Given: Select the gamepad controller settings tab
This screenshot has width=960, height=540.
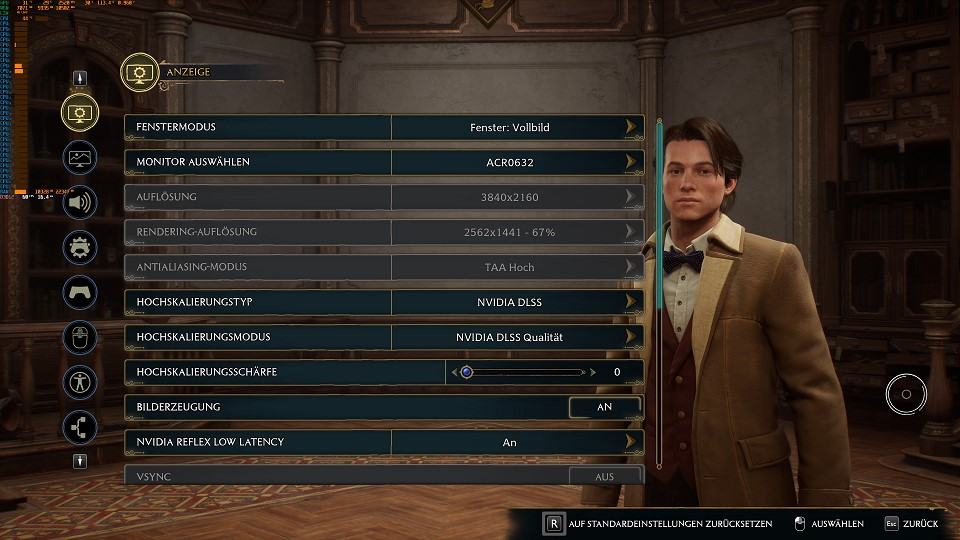Looking at the screenshot, I should [x=80, y=292].
